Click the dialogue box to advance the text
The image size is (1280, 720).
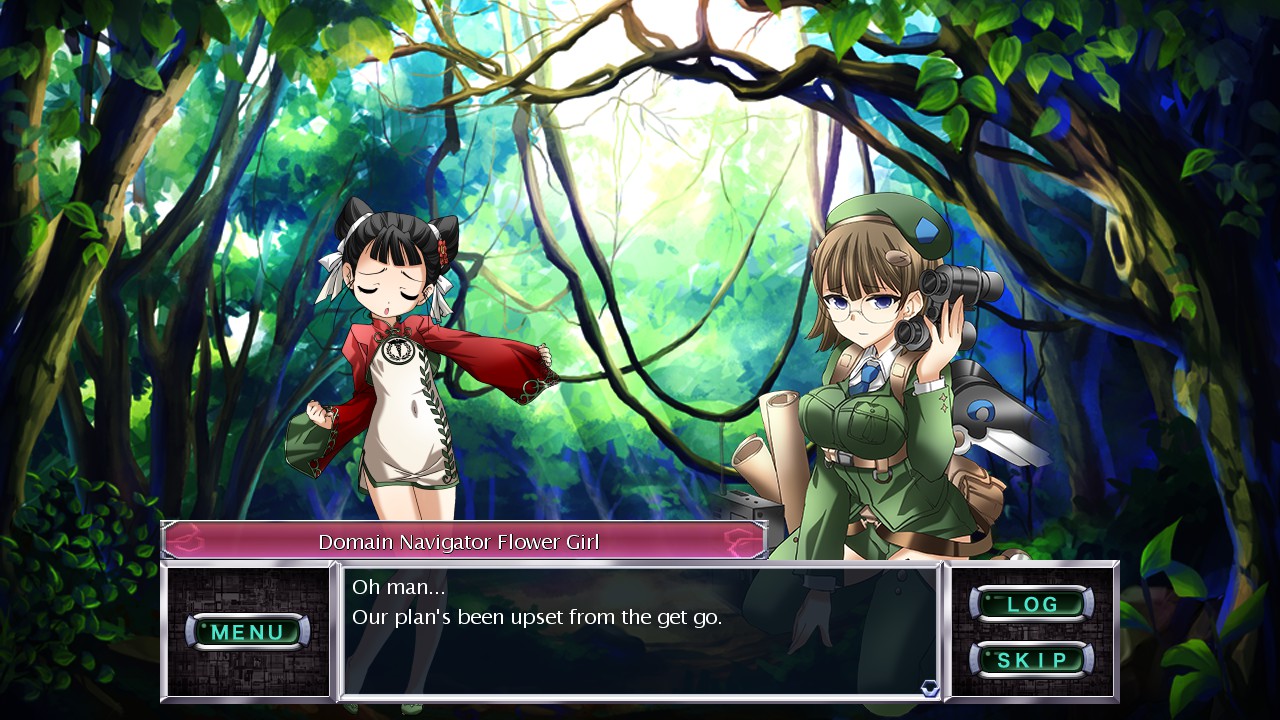(x=640, y=640)
